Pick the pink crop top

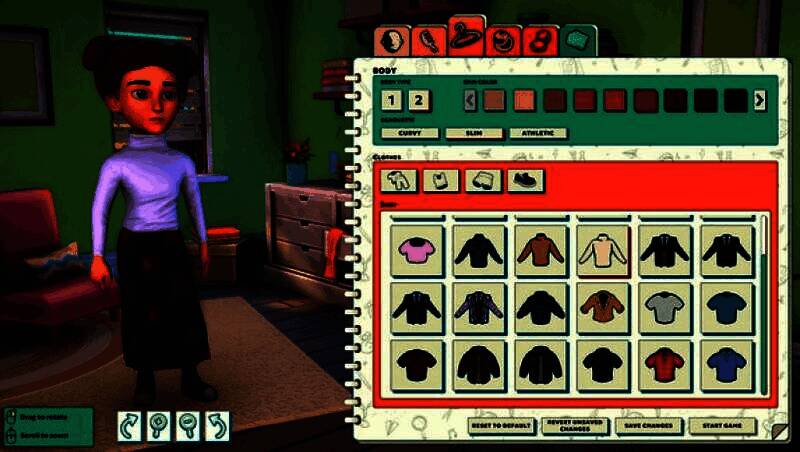[415, 250]
